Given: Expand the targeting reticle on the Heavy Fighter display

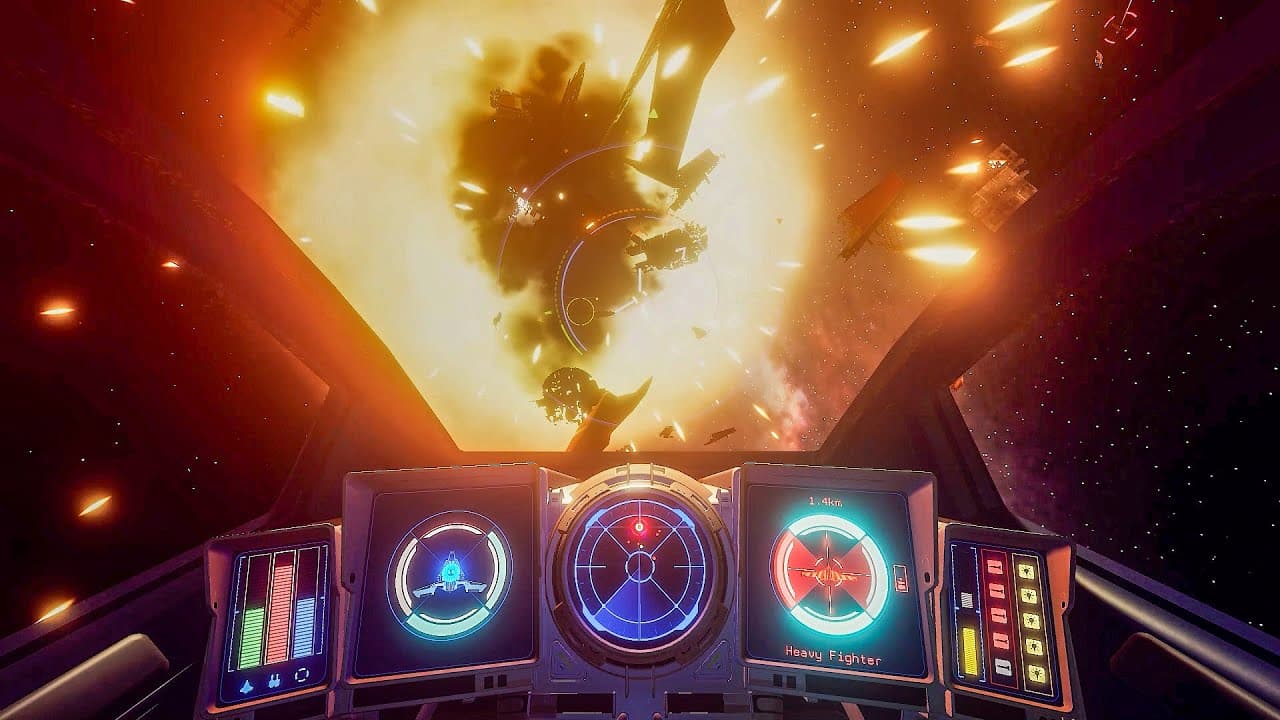Looking at the screenshot, I should (826, 572).
